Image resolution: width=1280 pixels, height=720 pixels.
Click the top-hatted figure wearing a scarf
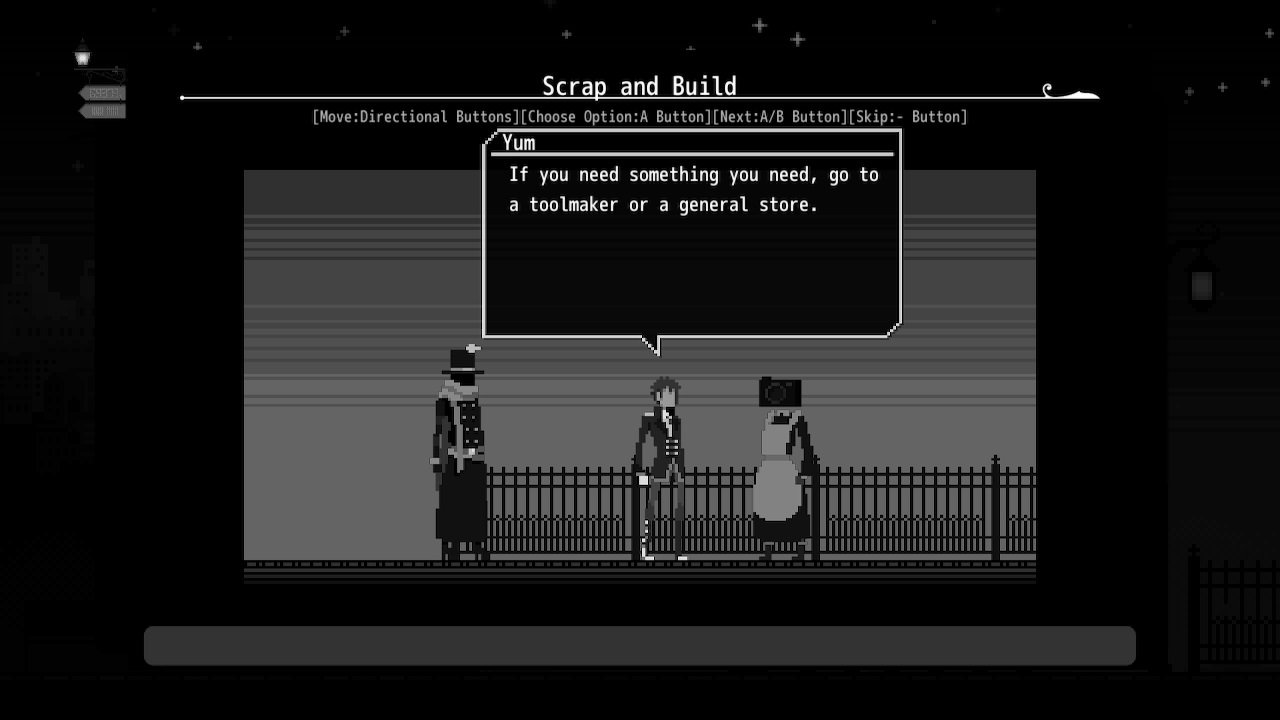(458, 450)
